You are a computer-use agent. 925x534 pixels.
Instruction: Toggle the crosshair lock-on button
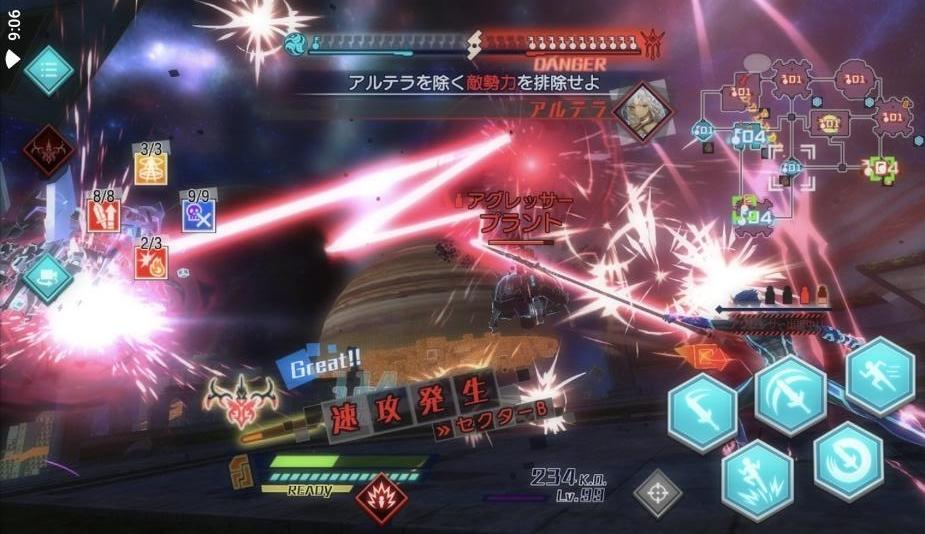pyautogui.click(x=657, y=493)
